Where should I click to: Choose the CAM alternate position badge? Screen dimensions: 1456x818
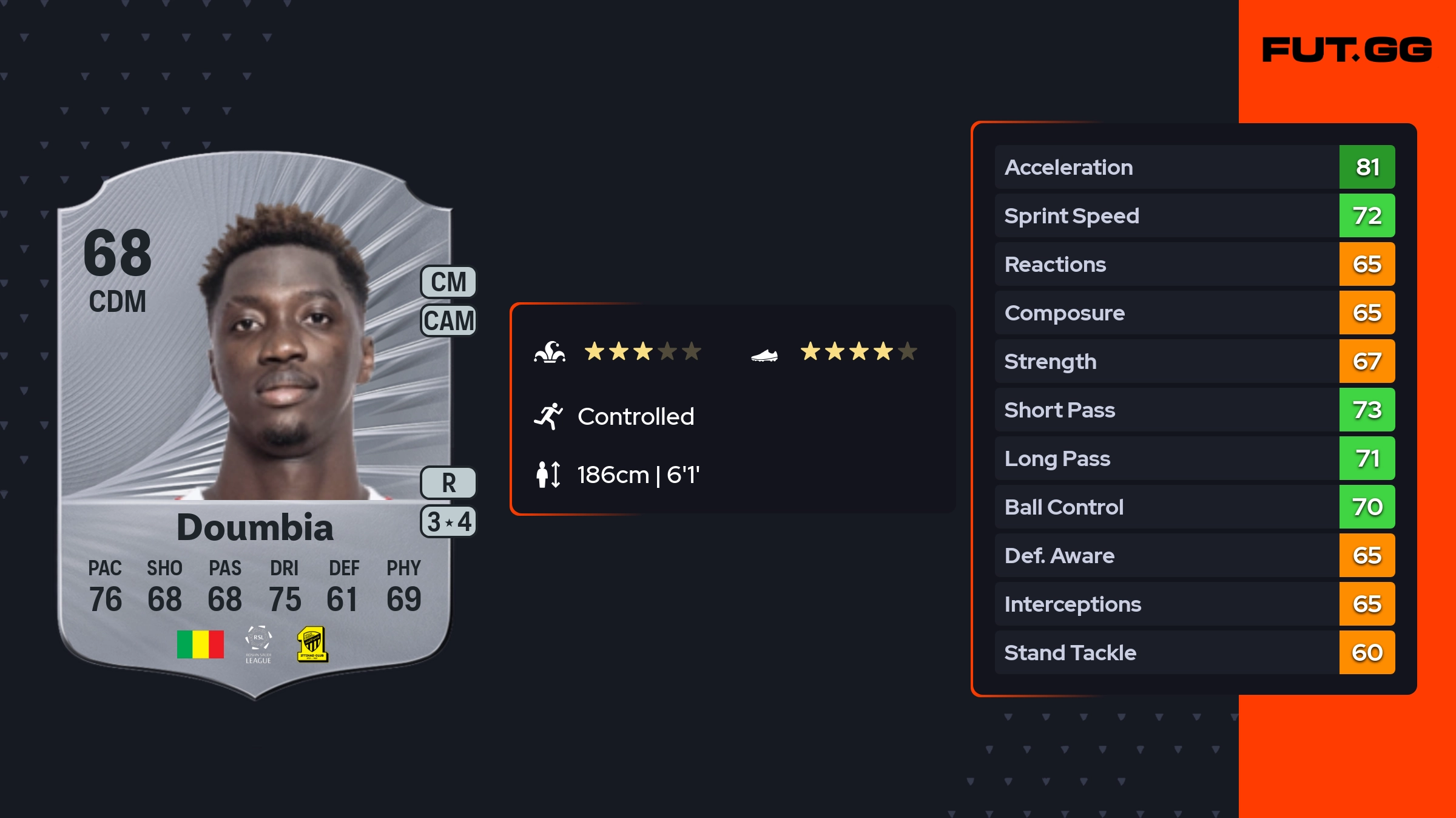point(448,320)
